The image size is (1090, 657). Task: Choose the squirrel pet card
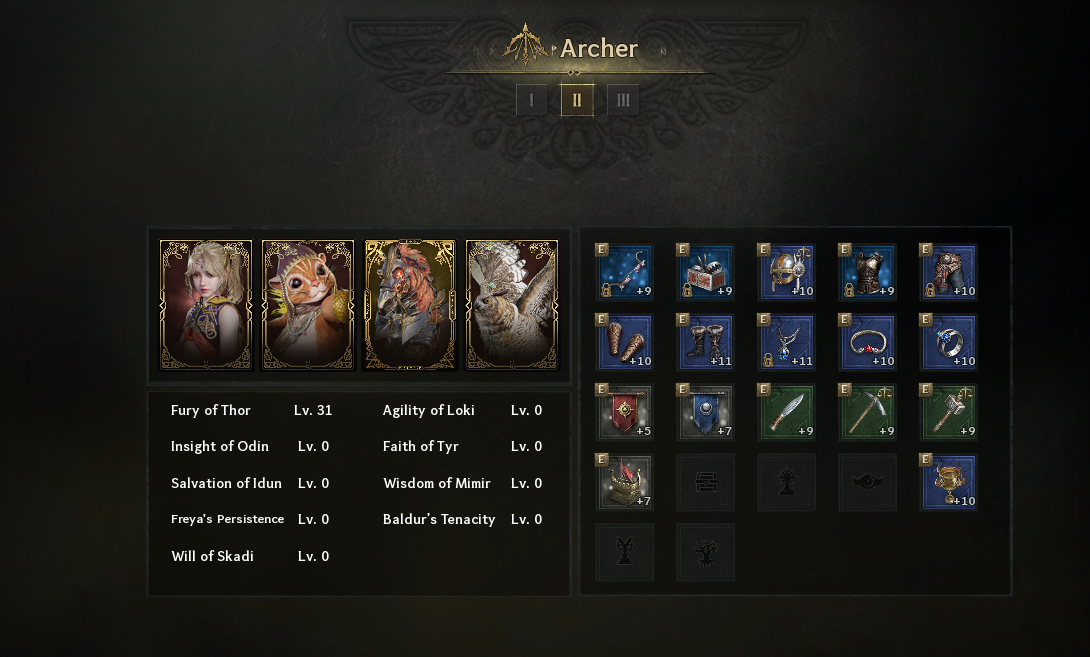click(x=308, y=305)
